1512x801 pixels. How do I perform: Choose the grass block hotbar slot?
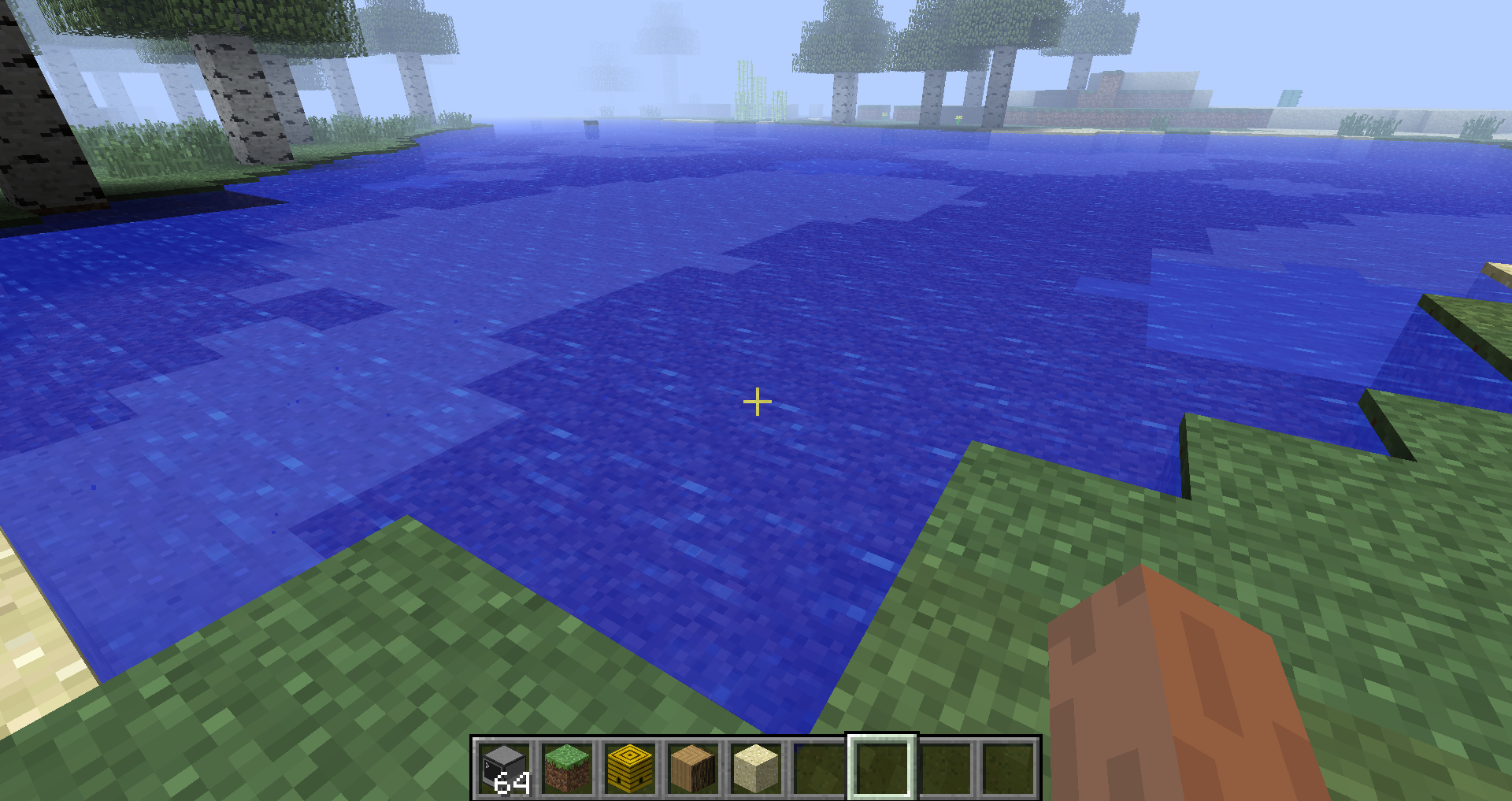(x=567, y=768)
